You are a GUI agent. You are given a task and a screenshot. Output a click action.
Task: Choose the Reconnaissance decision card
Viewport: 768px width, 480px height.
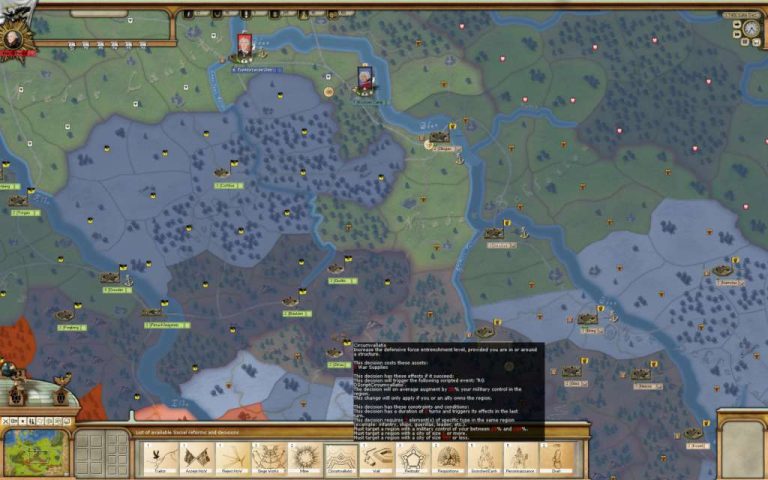click(520, 458)
